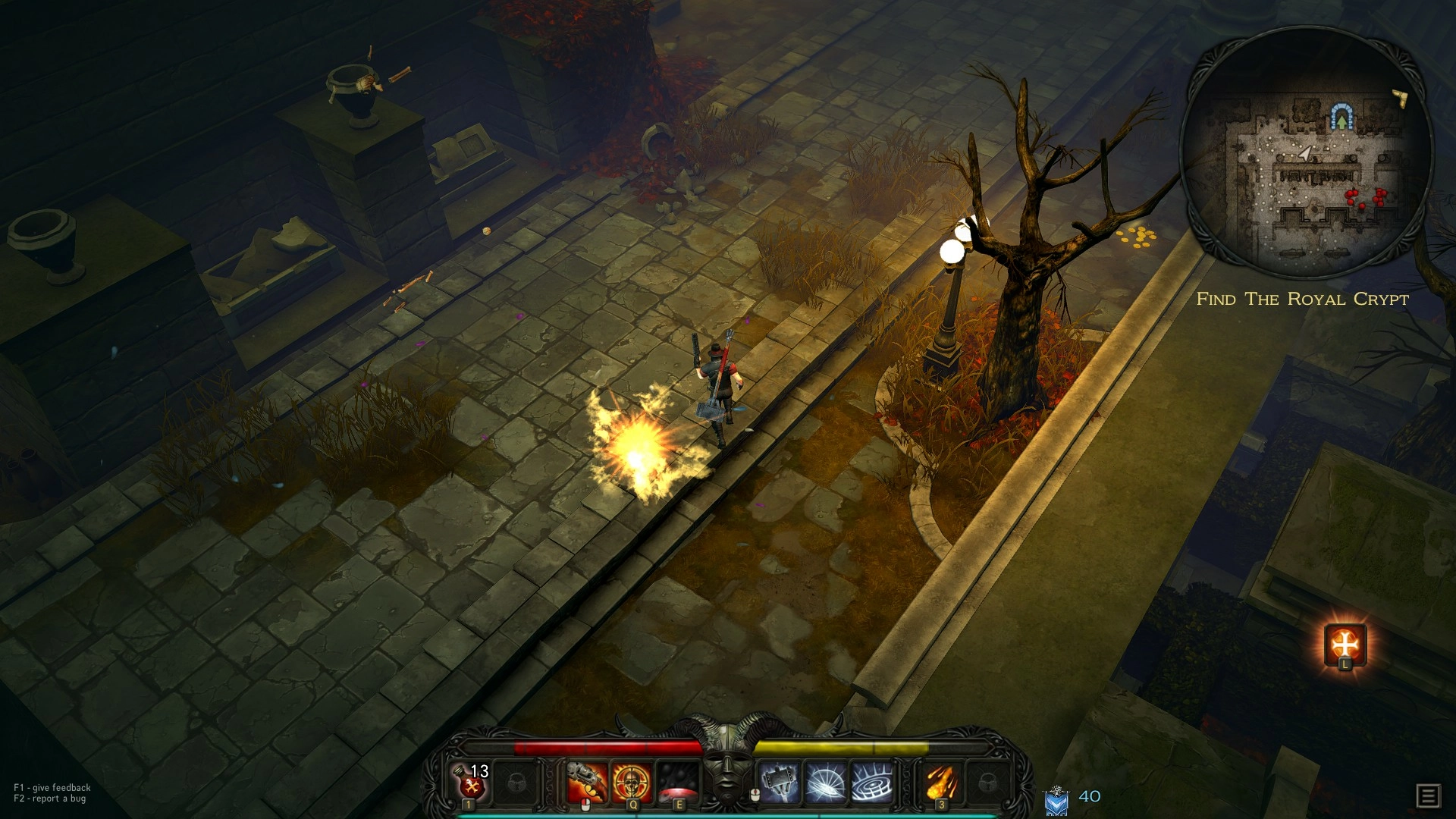Select the hammer attack skill
Viewport: 1456px width, 819px height.
tap(780, 783)
